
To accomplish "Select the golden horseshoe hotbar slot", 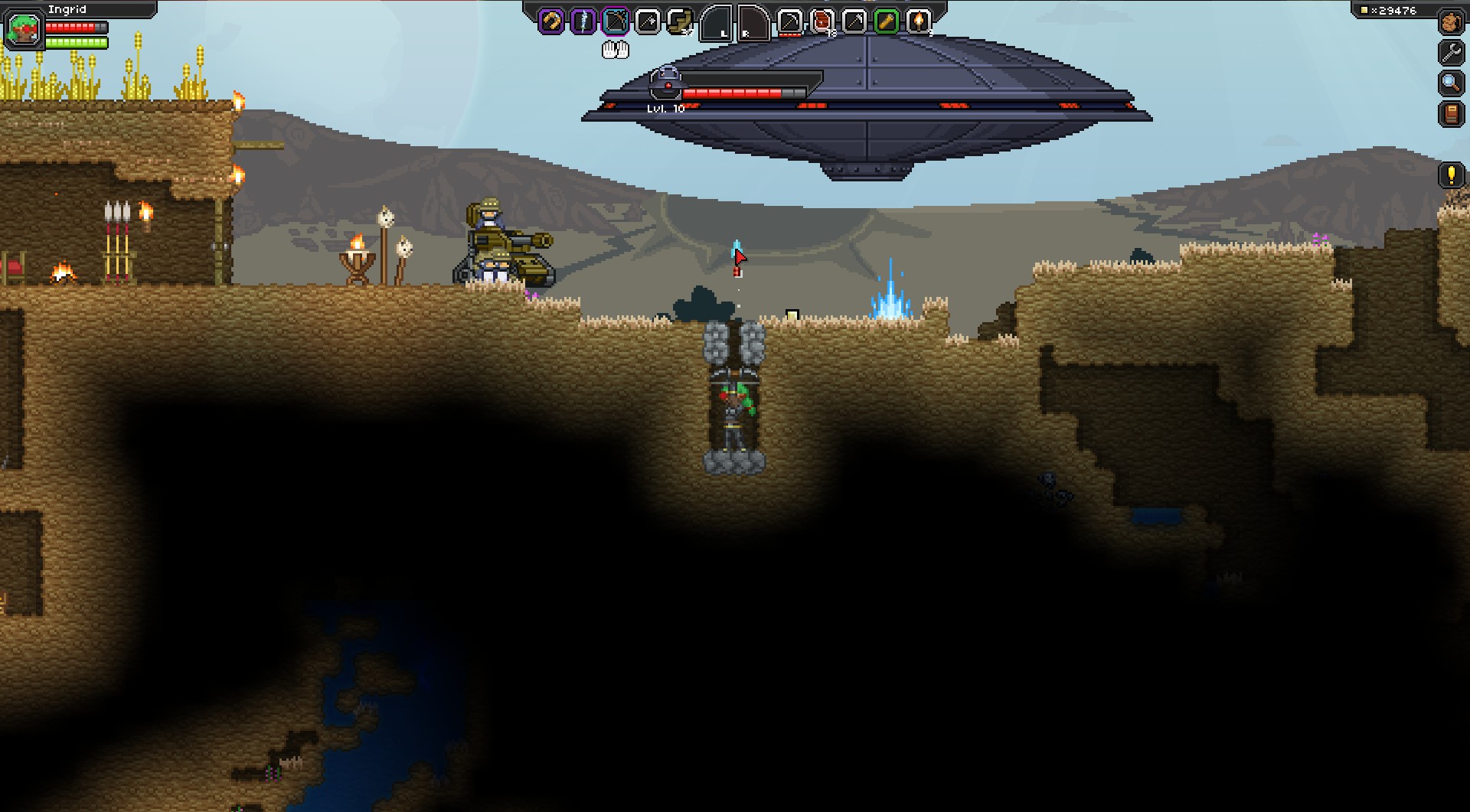I will tap(551, 21).
